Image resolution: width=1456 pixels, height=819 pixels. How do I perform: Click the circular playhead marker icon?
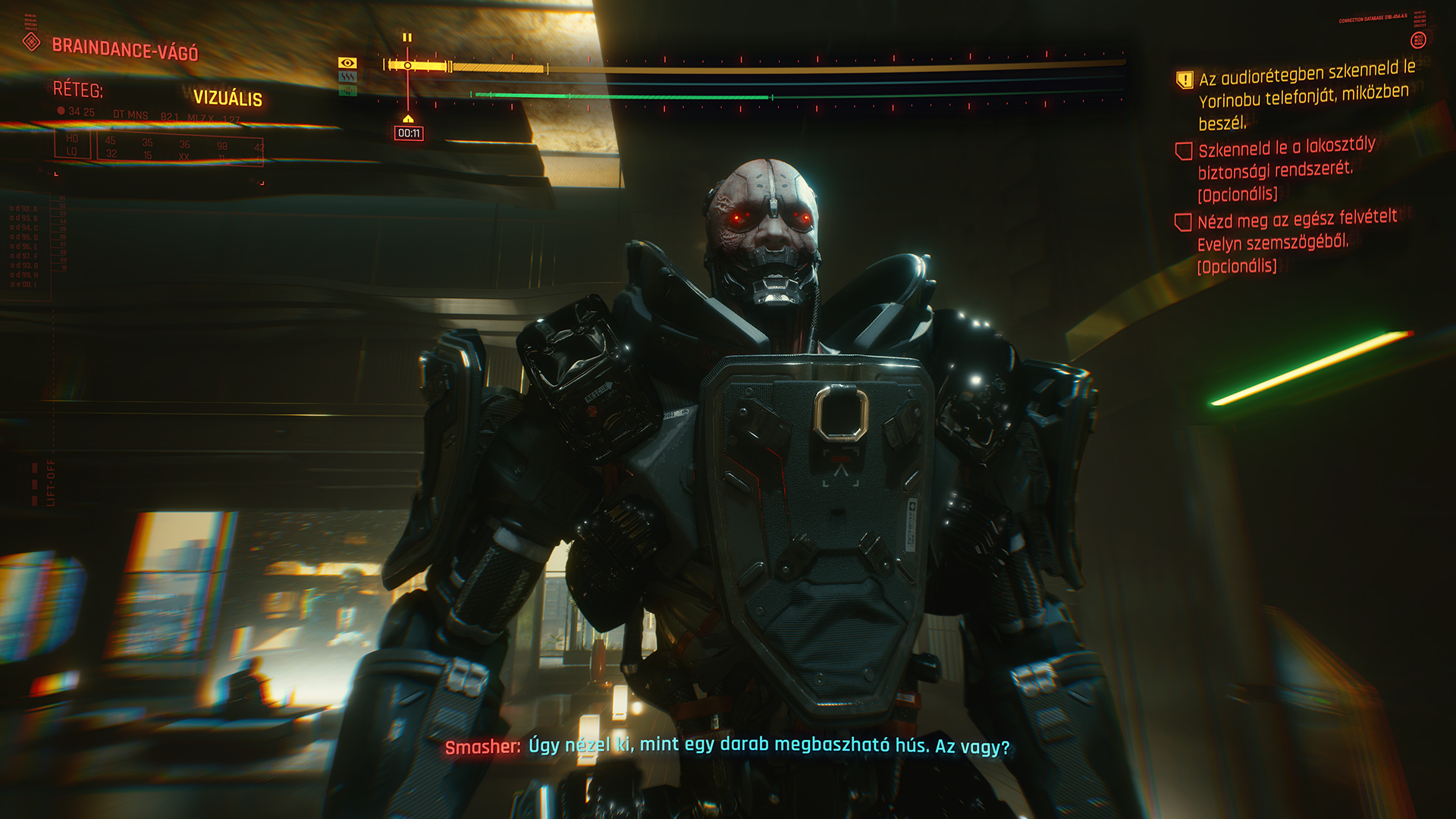coord(408,65)
